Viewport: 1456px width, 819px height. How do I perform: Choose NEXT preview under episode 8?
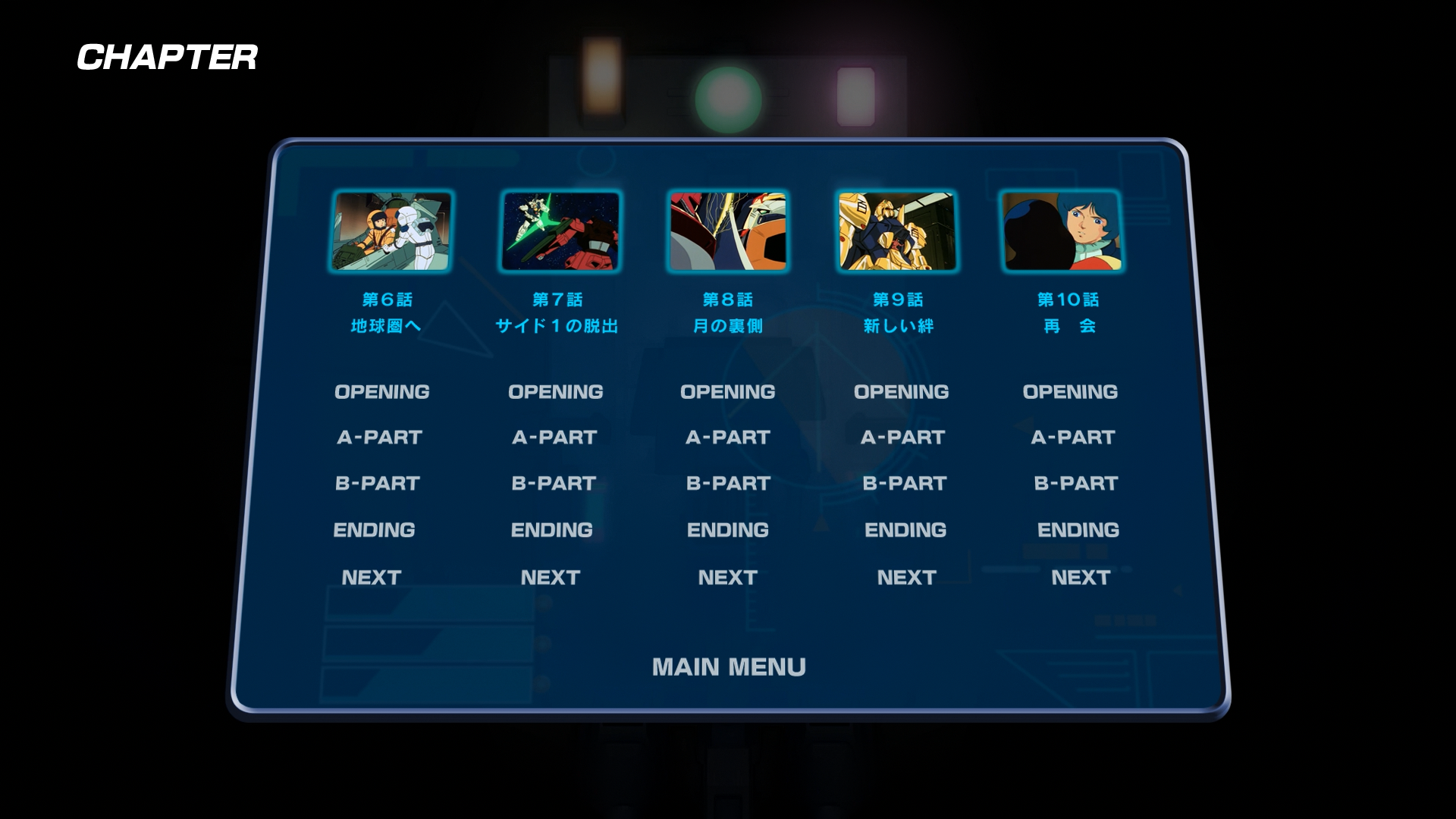[728, 578]
